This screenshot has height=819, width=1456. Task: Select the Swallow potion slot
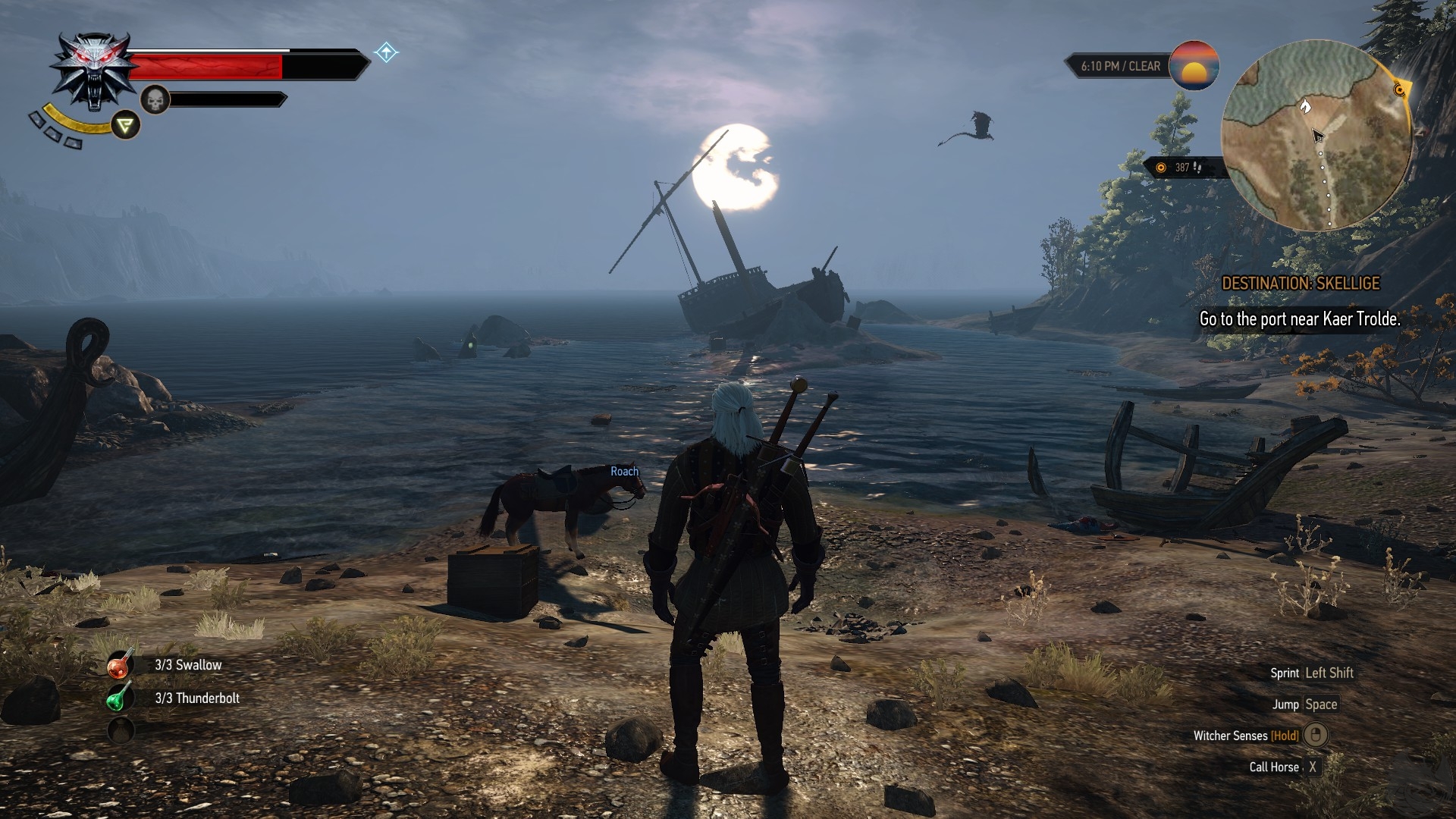[120, 665]
